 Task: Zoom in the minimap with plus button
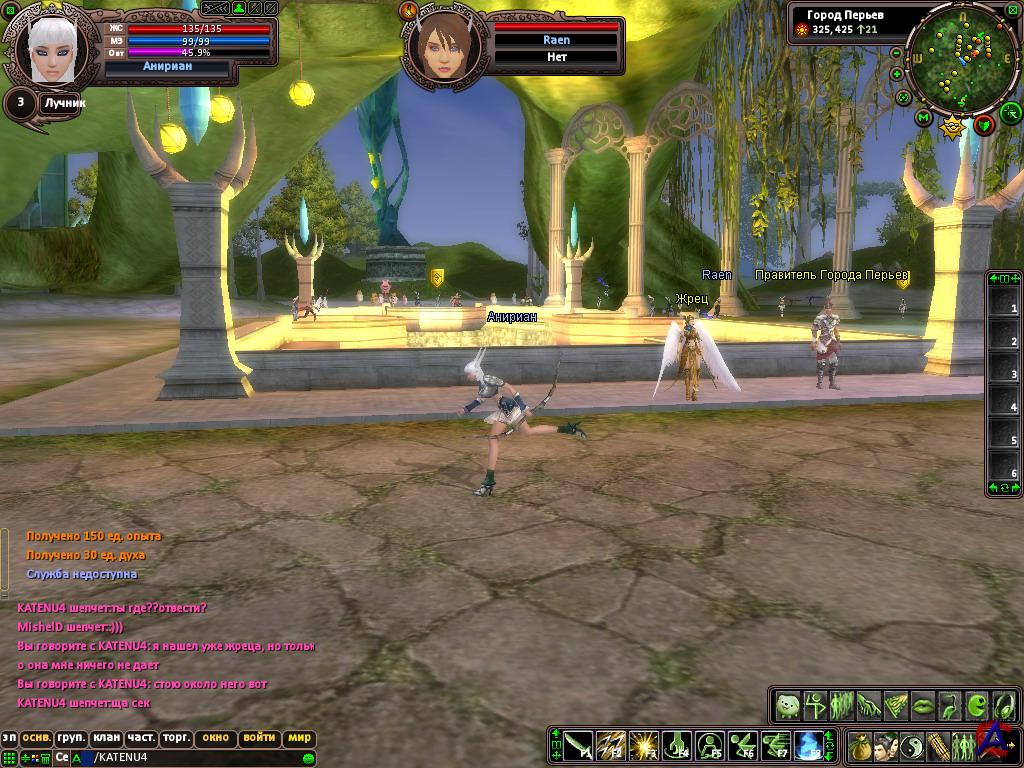click(897, 74)
